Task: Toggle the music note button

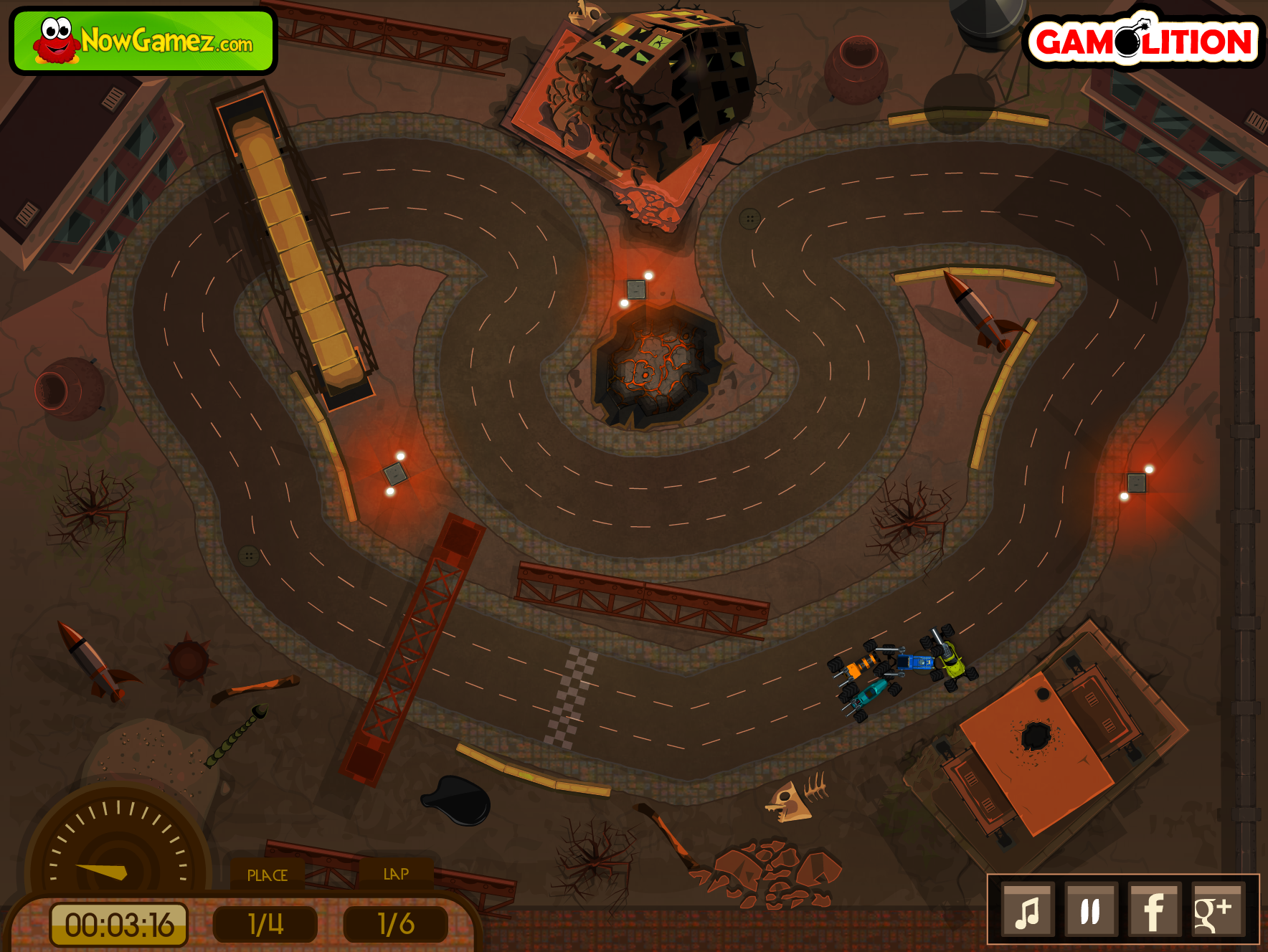Action: pos(1028,911)
